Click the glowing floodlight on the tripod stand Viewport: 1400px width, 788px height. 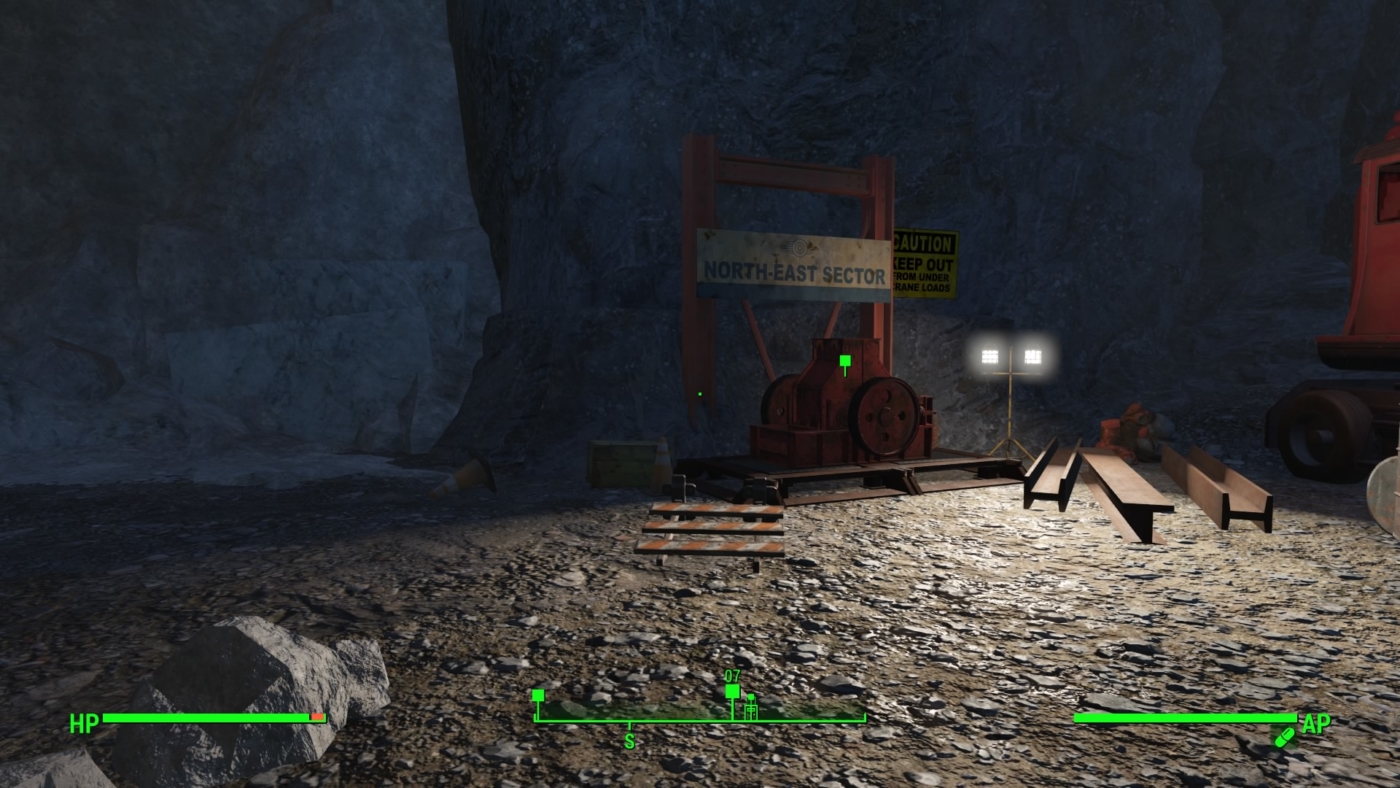point(1010,355)
